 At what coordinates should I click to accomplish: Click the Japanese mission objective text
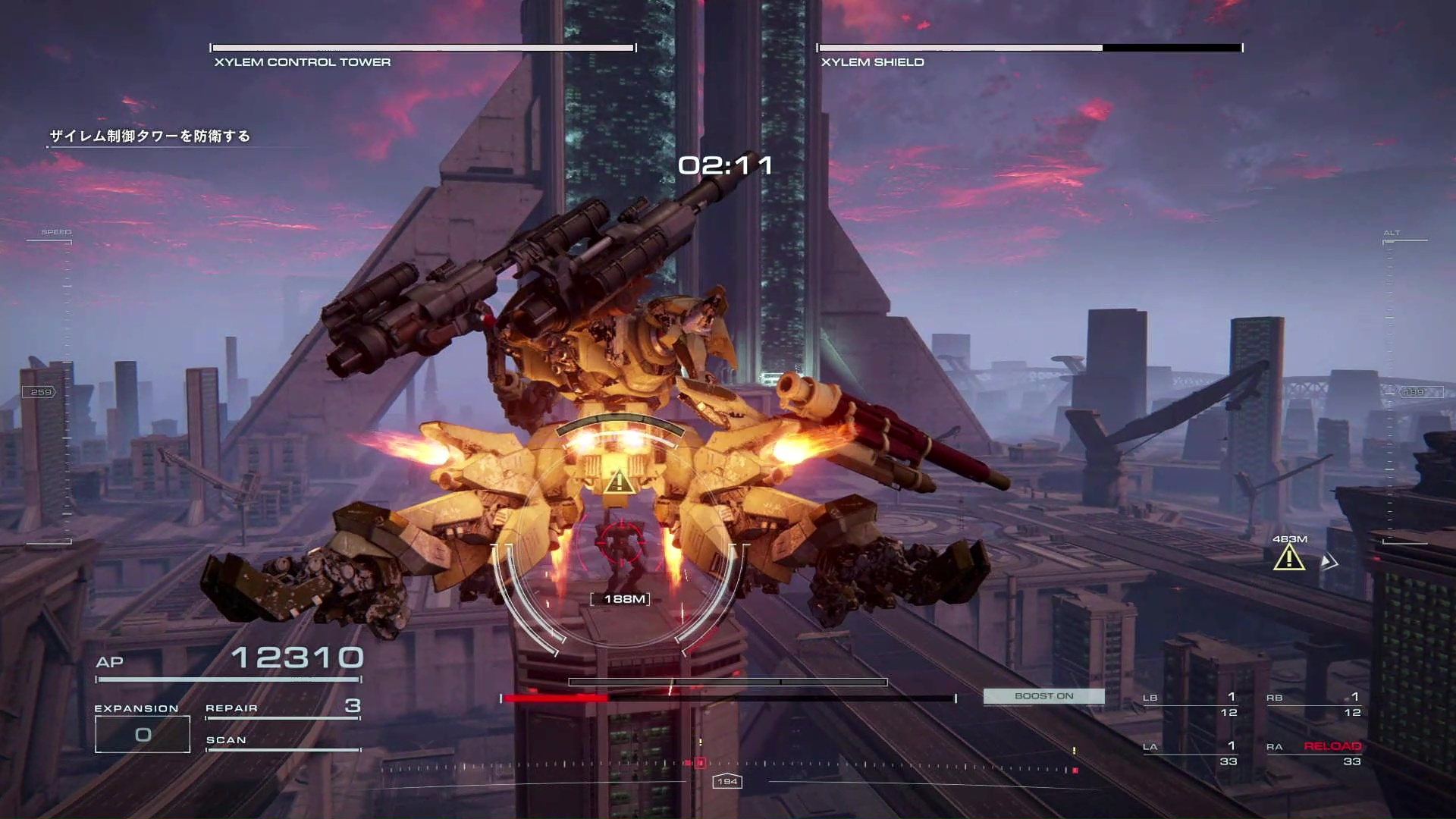(x=149, y=136)
